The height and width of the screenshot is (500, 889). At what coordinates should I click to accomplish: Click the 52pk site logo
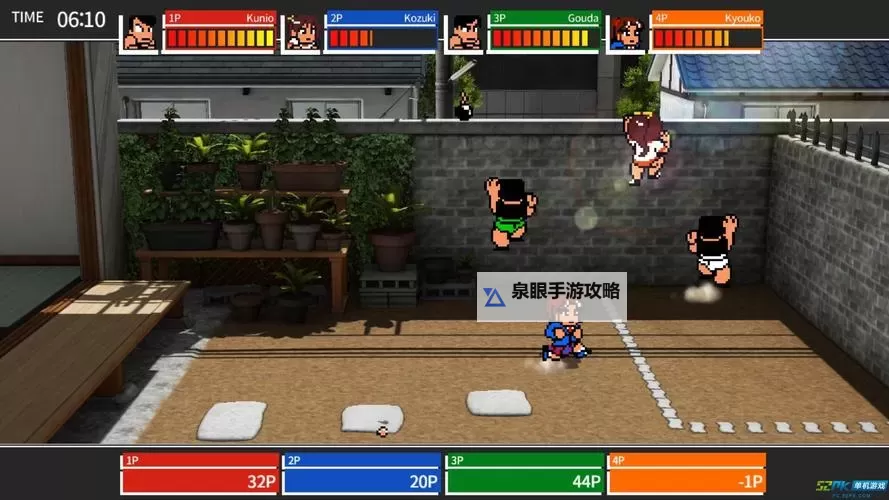tap(851, 487)
